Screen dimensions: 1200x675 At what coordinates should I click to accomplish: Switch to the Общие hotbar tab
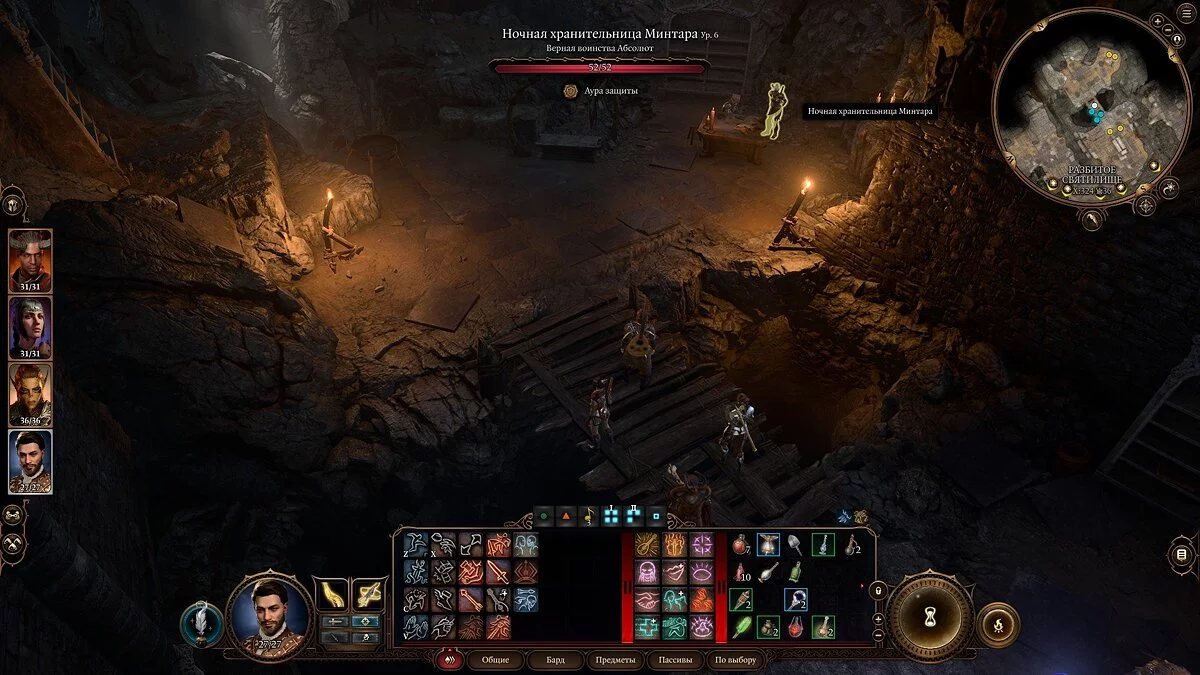tap(495, 660)
